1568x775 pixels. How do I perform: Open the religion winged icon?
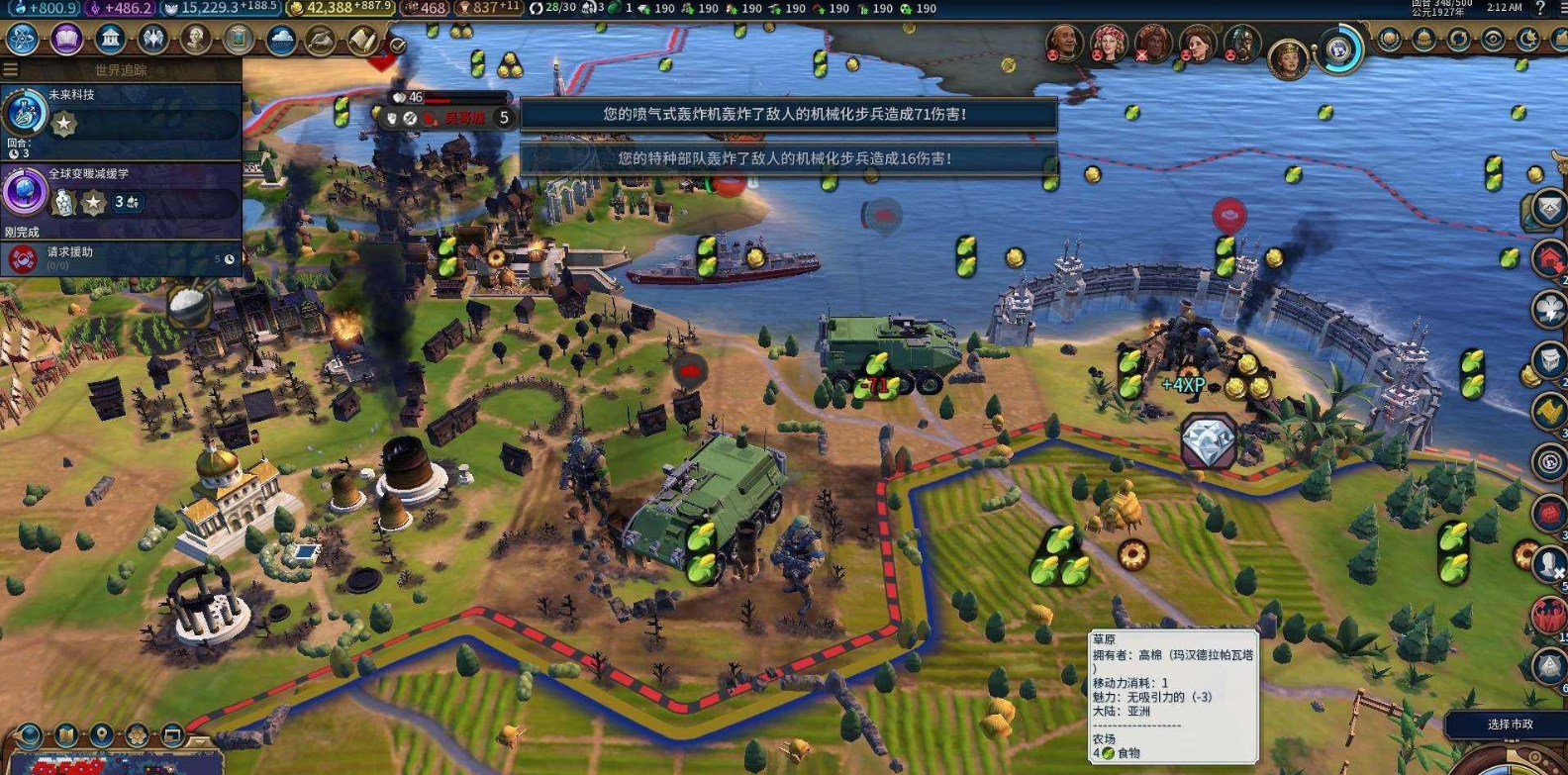pos(152,40)
